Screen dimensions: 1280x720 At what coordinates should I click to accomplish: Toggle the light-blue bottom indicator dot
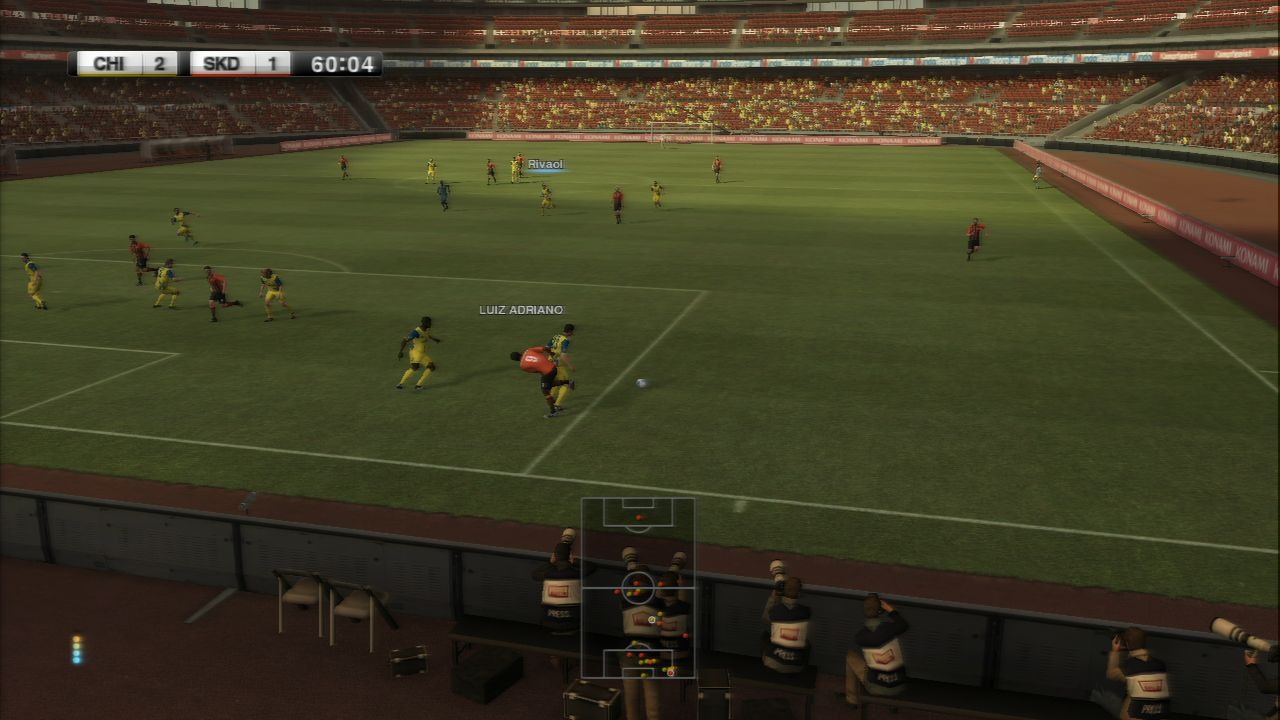click(x=76, y=660)
